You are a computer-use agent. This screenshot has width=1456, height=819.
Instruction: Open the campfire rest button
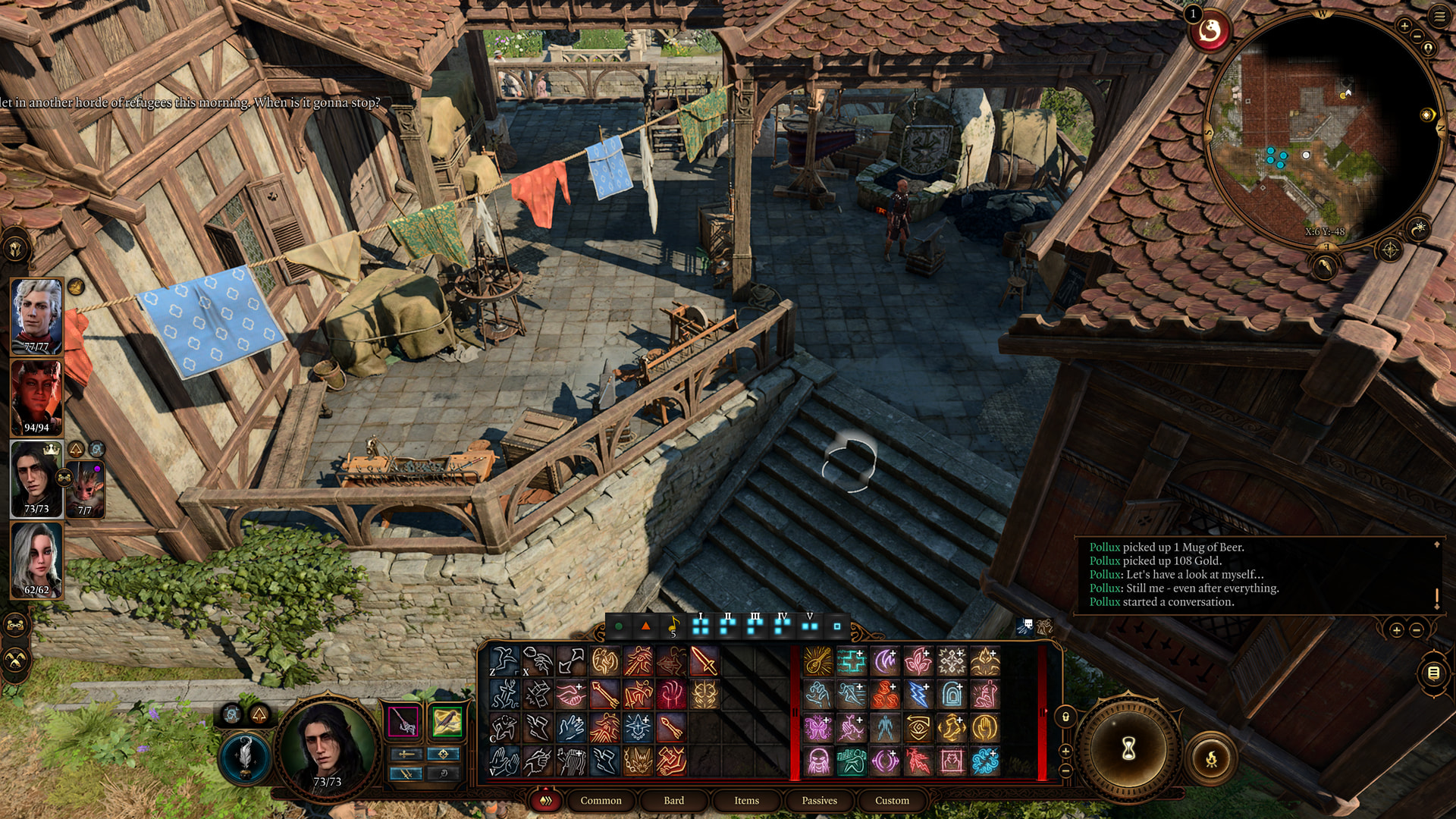pos(1211,758)
